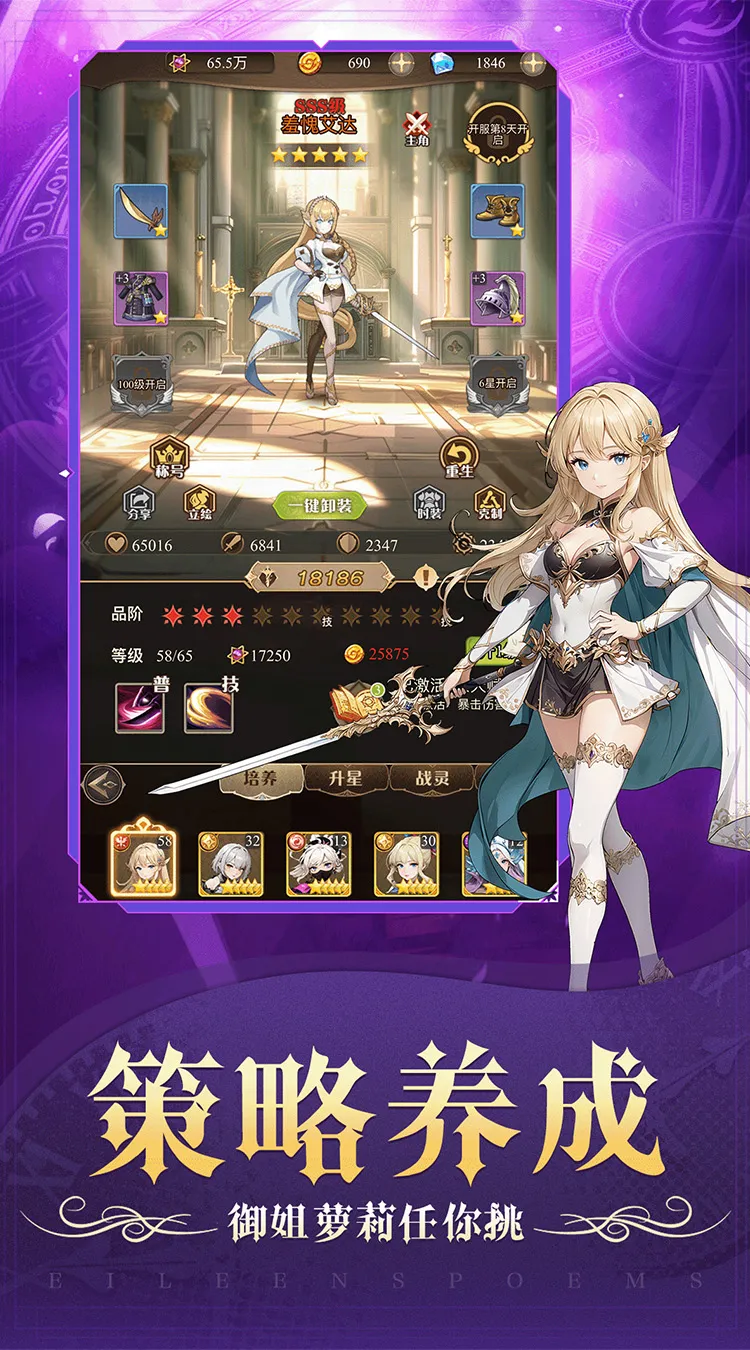Click the 分享 share icon
This screenshot has width=750, height=1350.
[x=139, y=501]
